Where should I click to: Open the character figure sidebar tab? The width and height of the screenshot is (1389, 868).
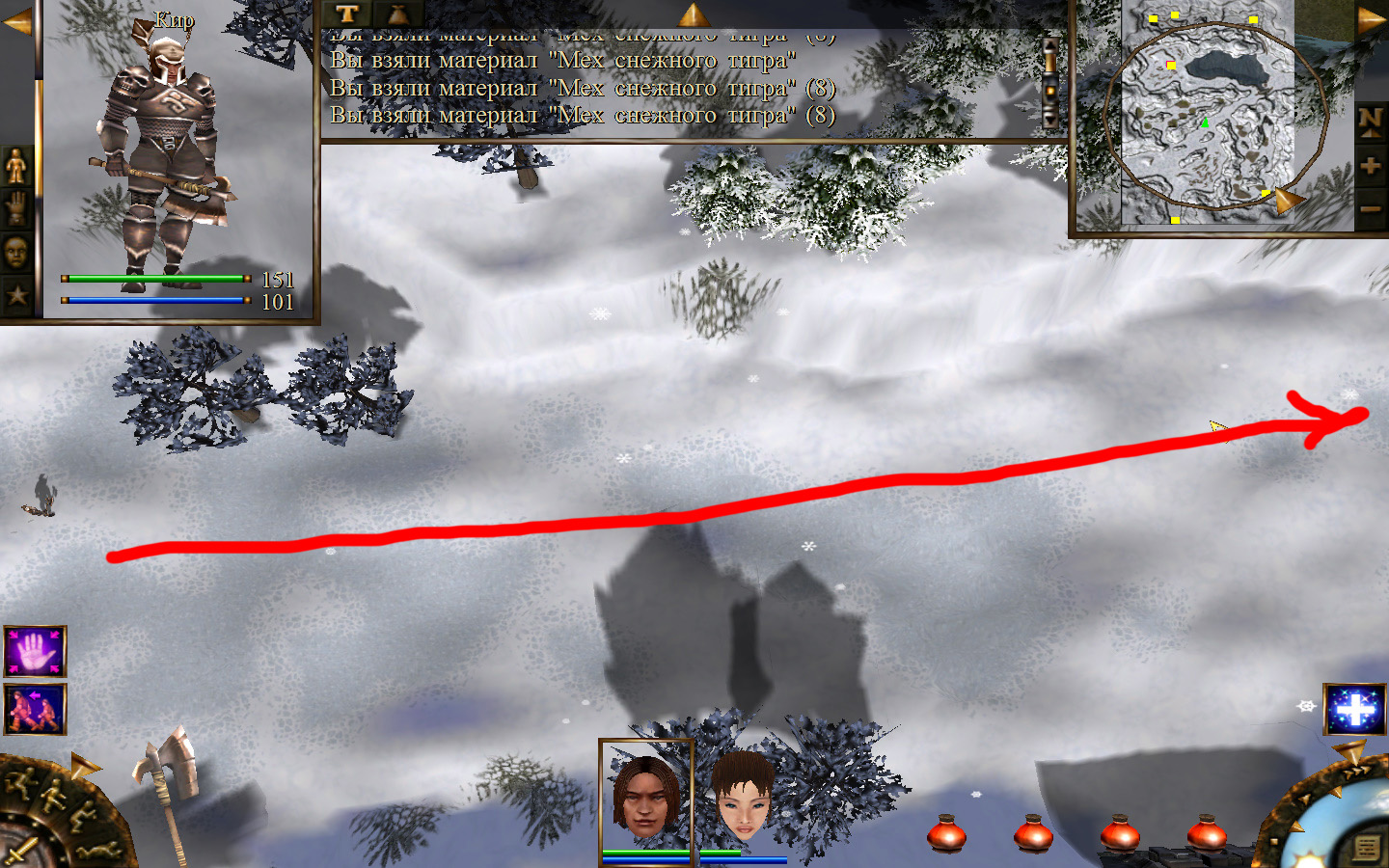[x=16, y=167]
